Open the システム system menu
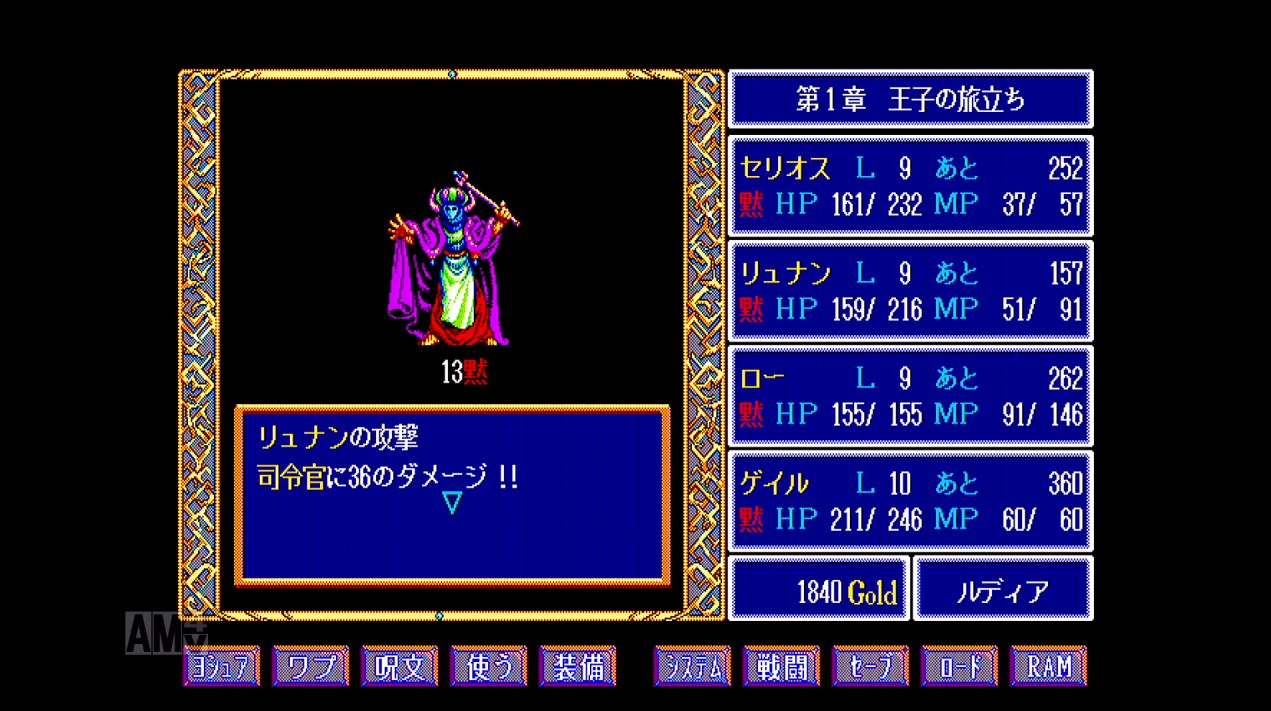The image size is (1271, 711). [692, 666]
